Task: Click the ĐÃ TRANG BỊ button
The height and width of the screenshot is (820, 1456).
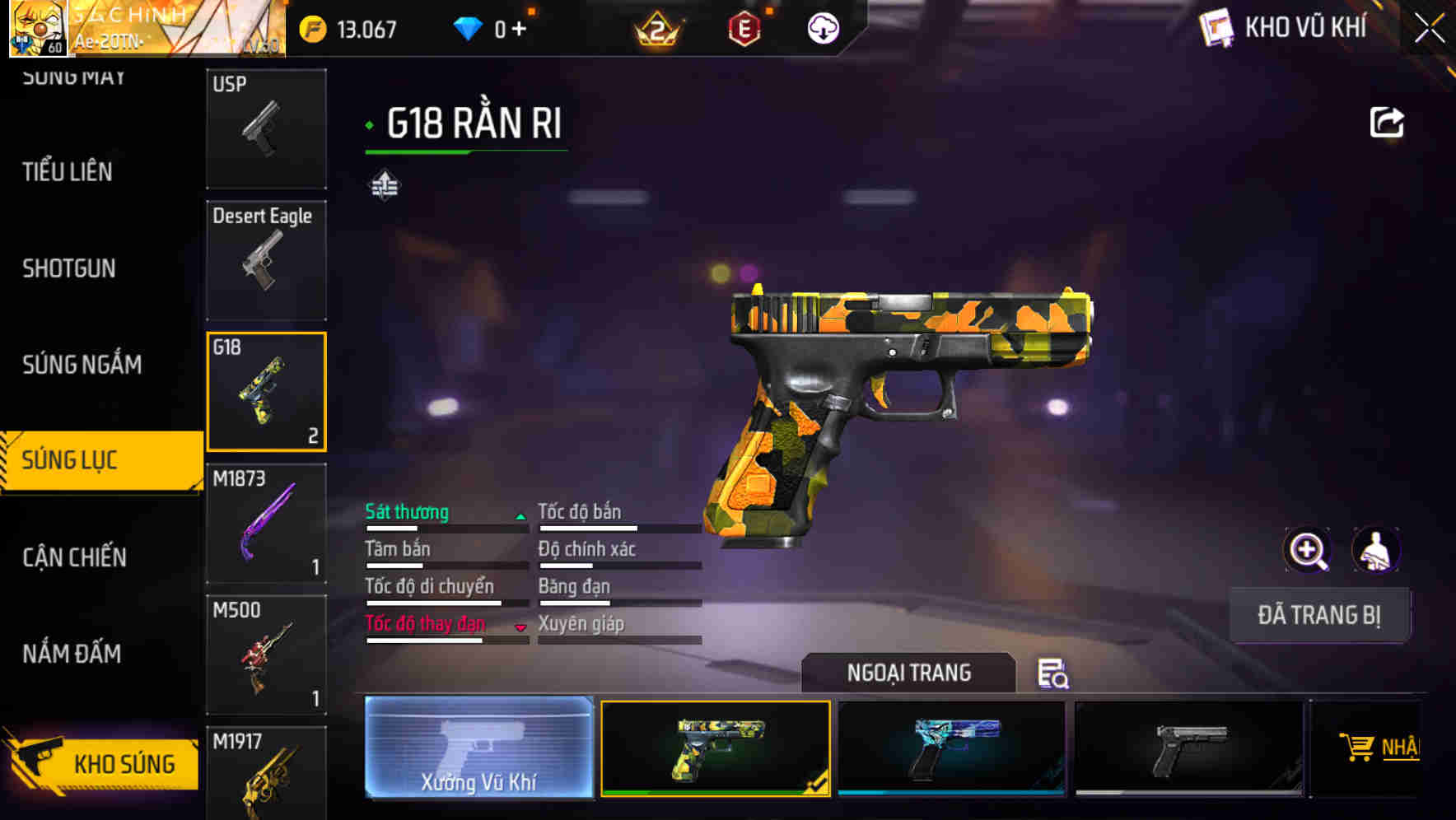Action: click(1319, 614)
